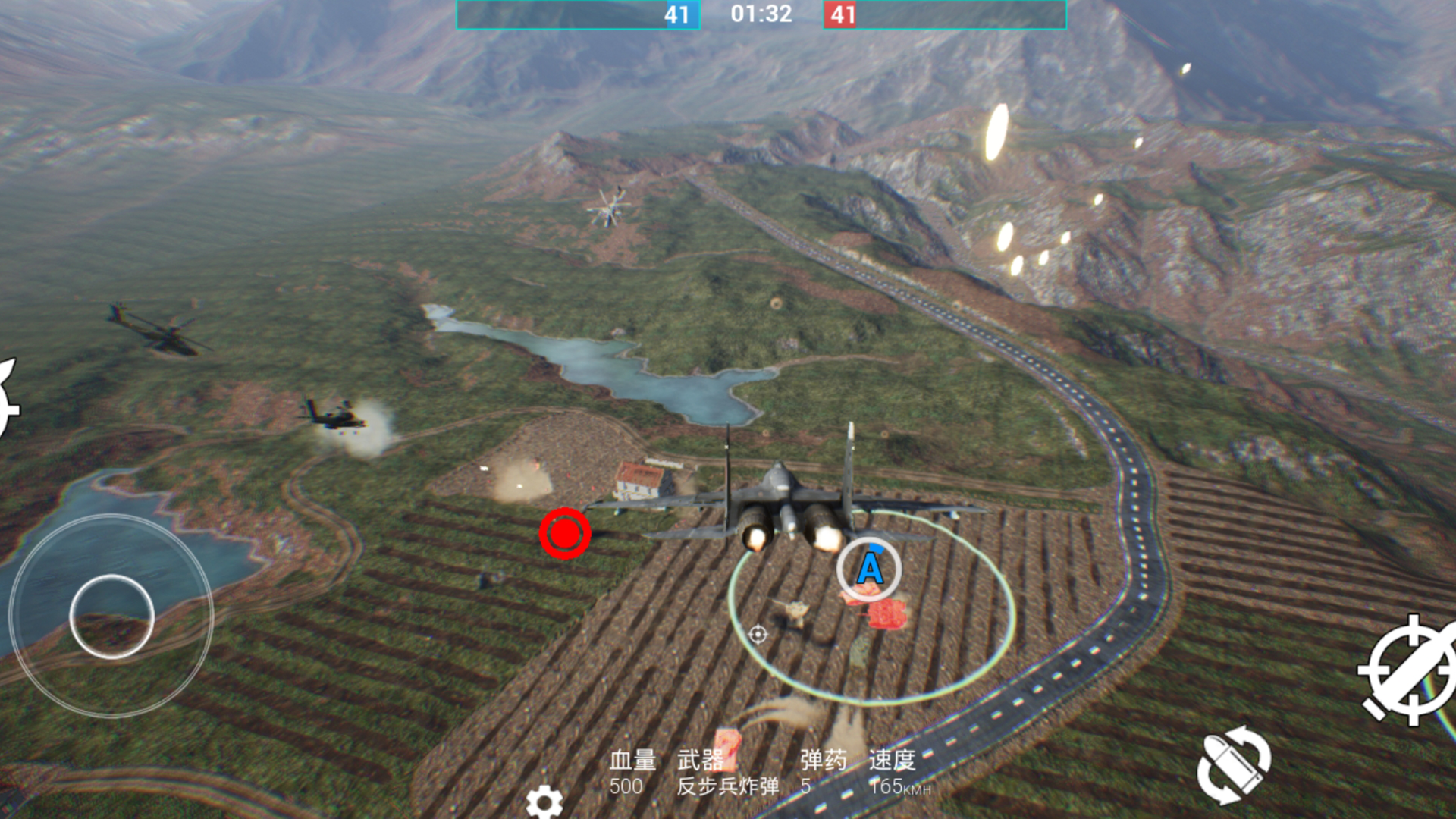Open the gear settings icon
This screenshot has height=819, width=1456.
click(x=544, y=802)
